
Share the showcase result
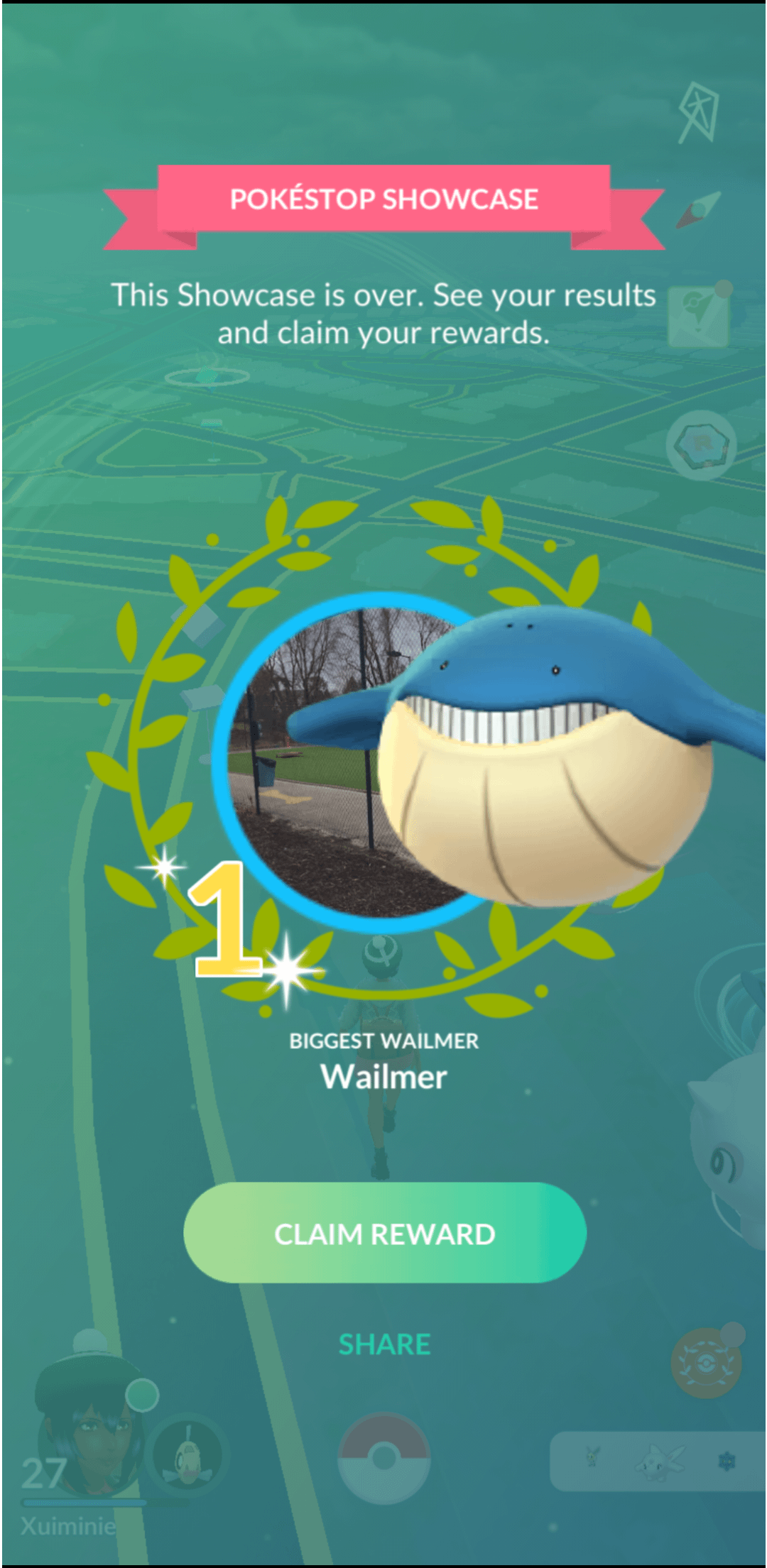pos(384,1344)
